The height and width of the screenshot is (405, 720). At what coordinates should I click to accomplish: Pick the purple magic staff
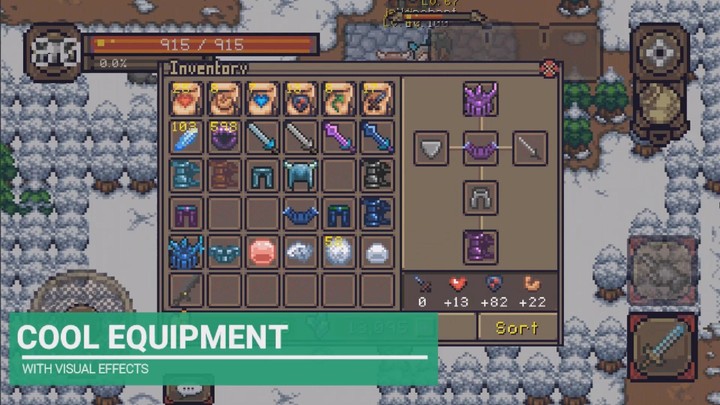tap(339, 137)
